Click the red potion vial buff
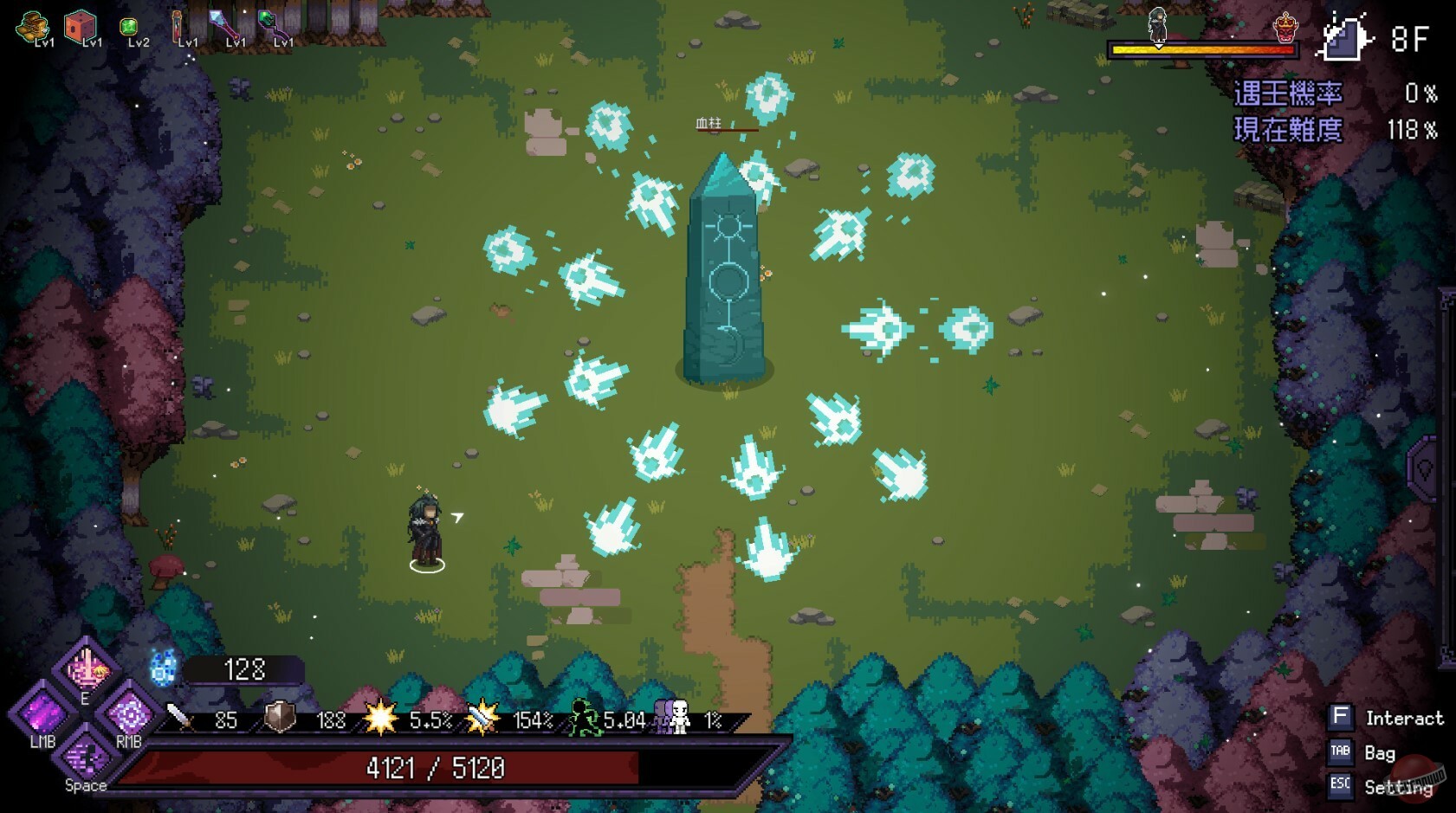 [177, 26]
